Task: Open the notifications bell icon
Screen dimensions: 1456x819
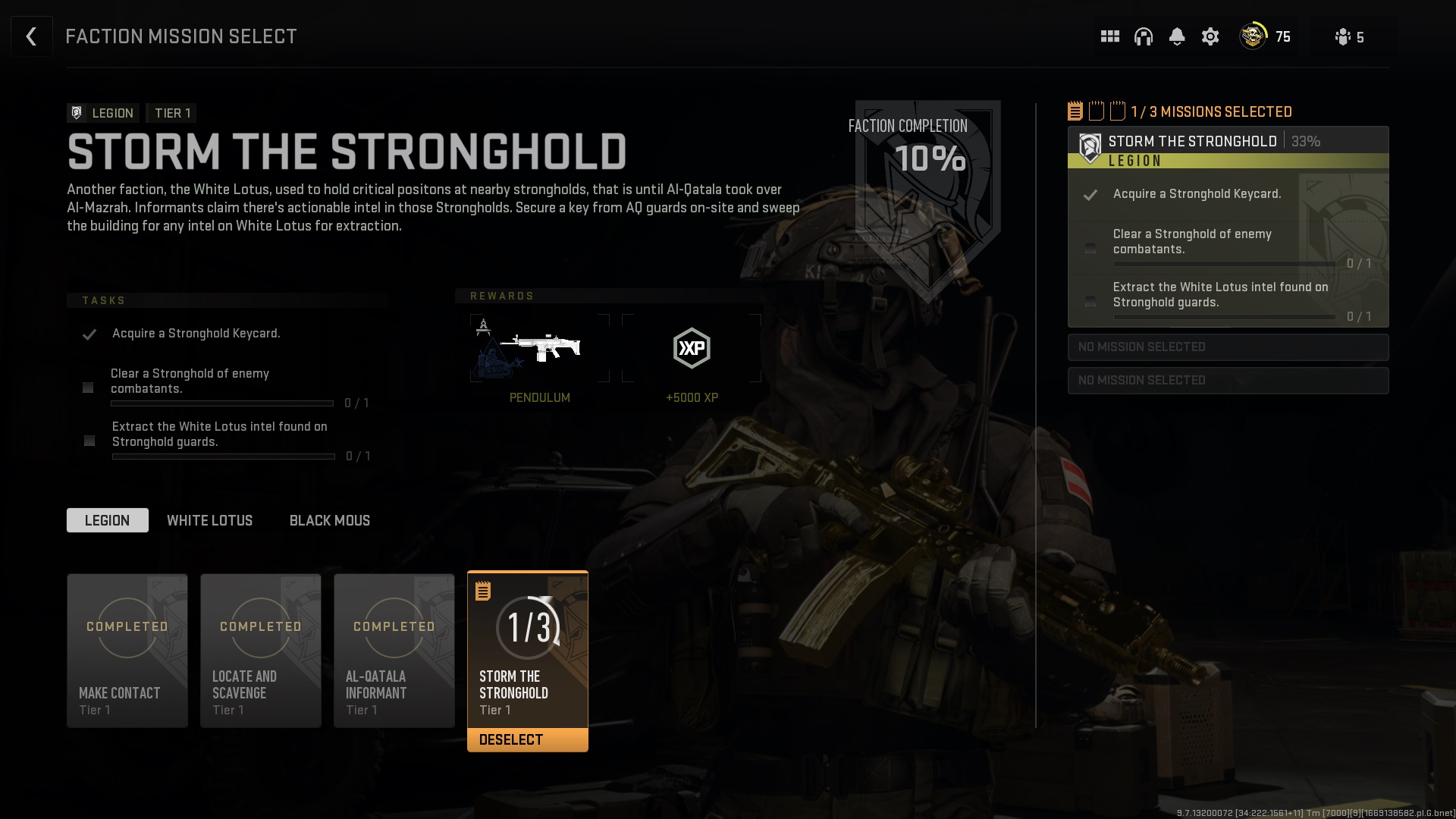Action: (x=1177, y=36)
